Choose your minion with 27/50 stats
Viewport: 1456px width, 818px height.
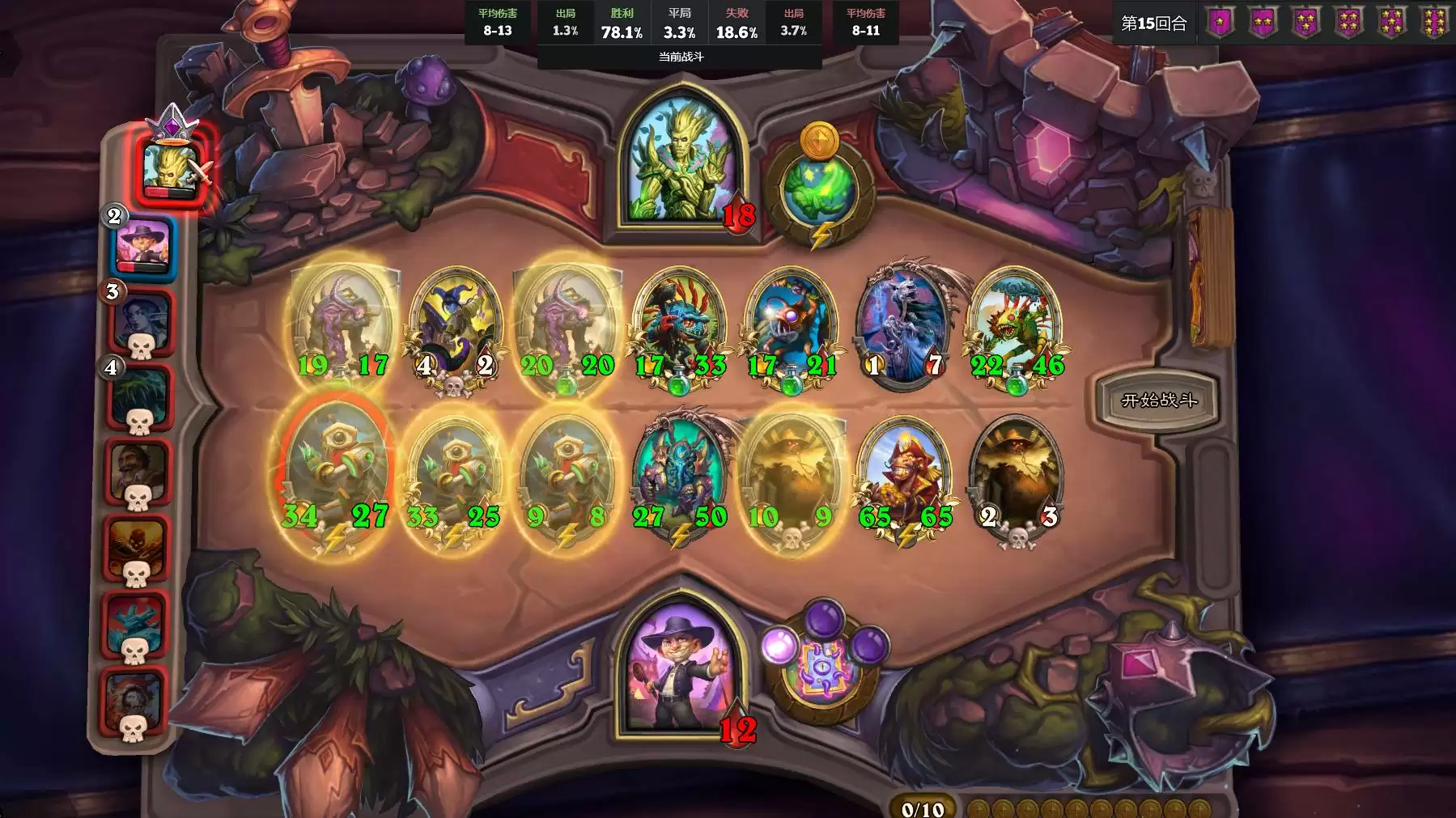[x=679, y=477]
